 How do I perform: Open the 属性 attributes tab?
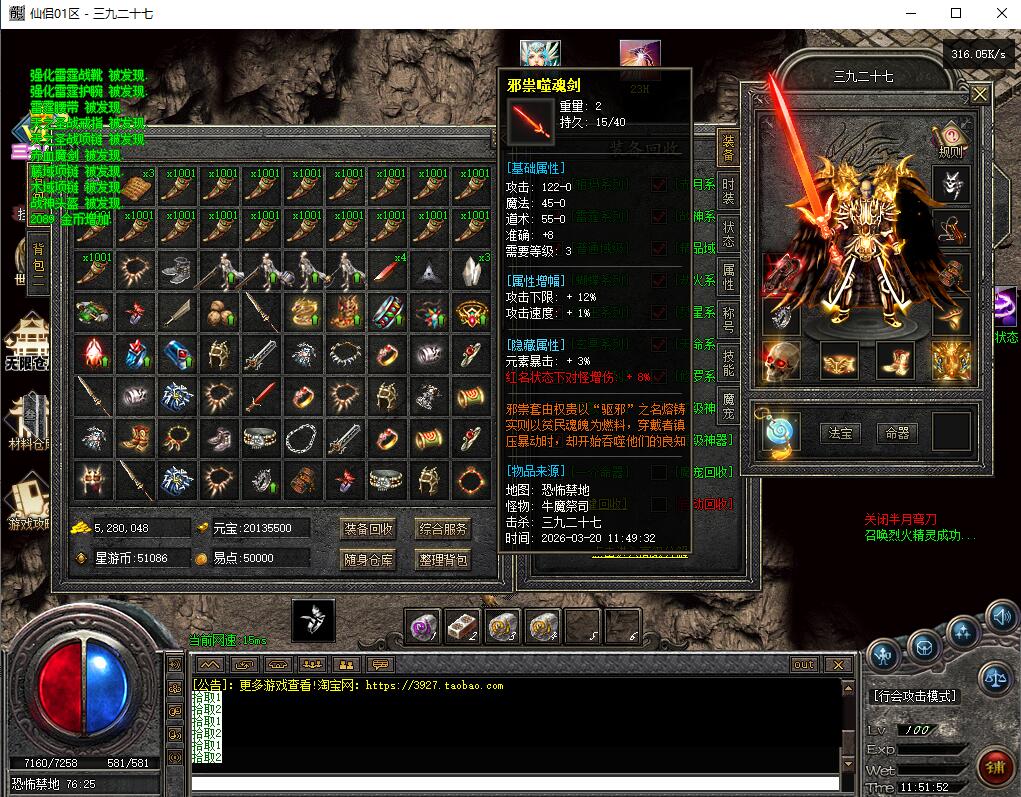[729, 277]
